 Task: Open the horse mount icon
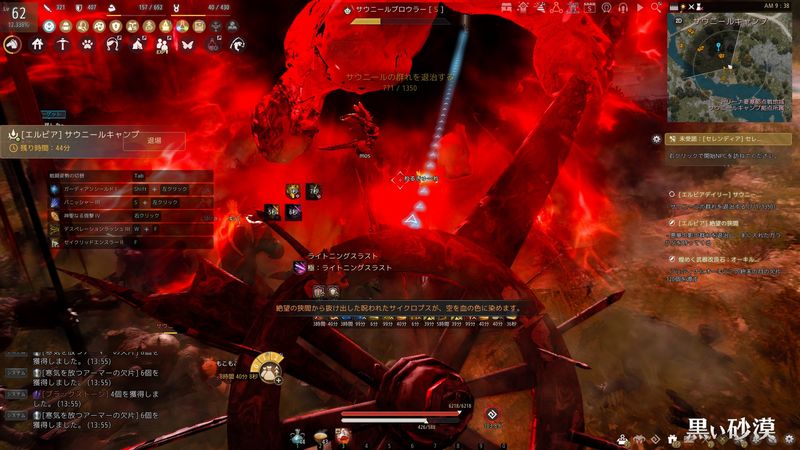(x=13, y=44)
